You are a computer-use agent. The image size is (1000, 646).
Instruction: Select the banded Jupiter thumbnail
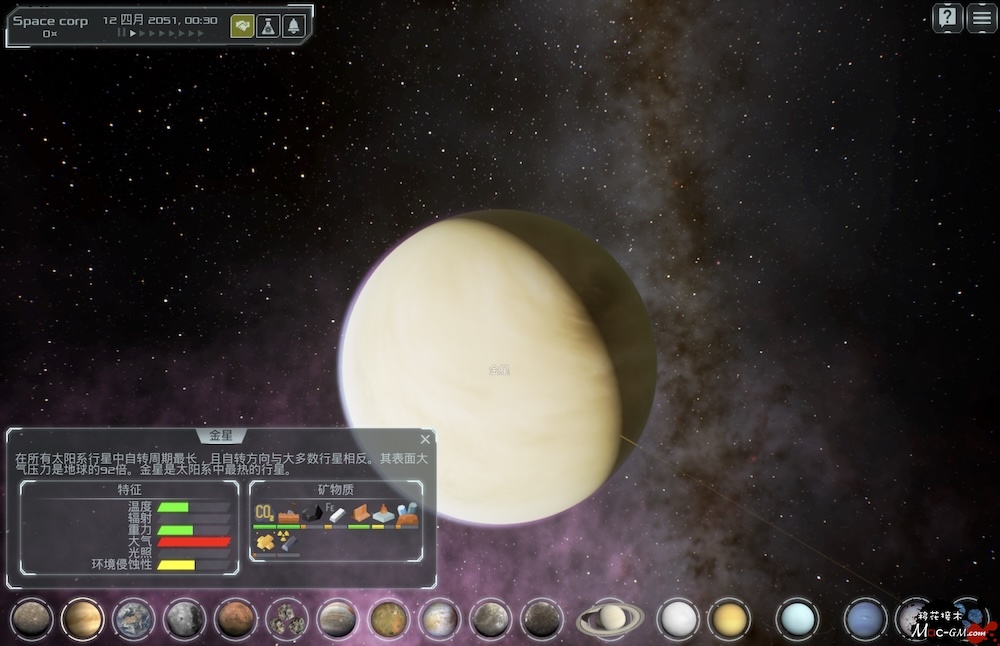(x=338, y=619)
